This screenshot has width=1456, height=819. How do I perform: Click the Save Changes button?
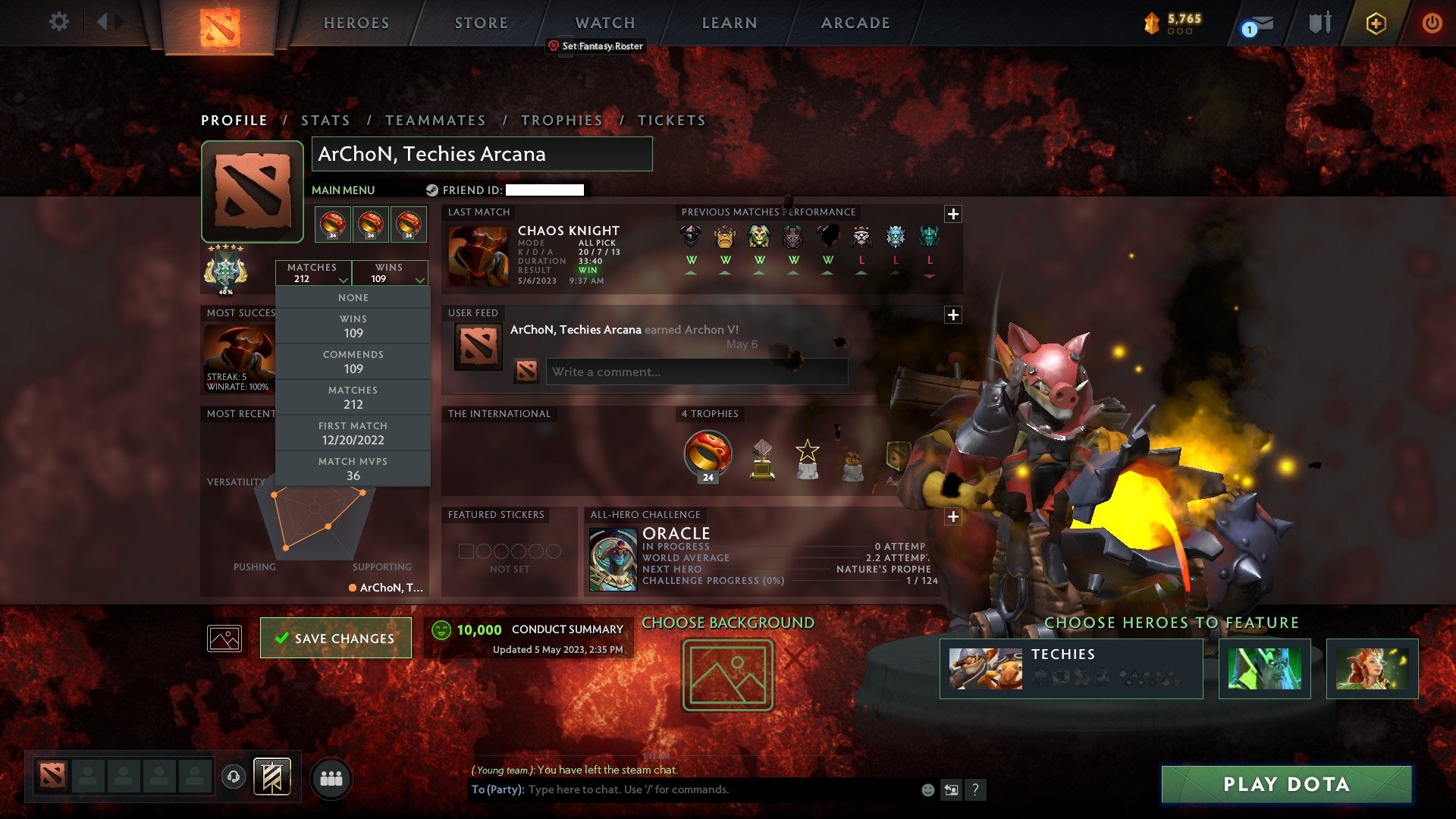tap(335, 638)
